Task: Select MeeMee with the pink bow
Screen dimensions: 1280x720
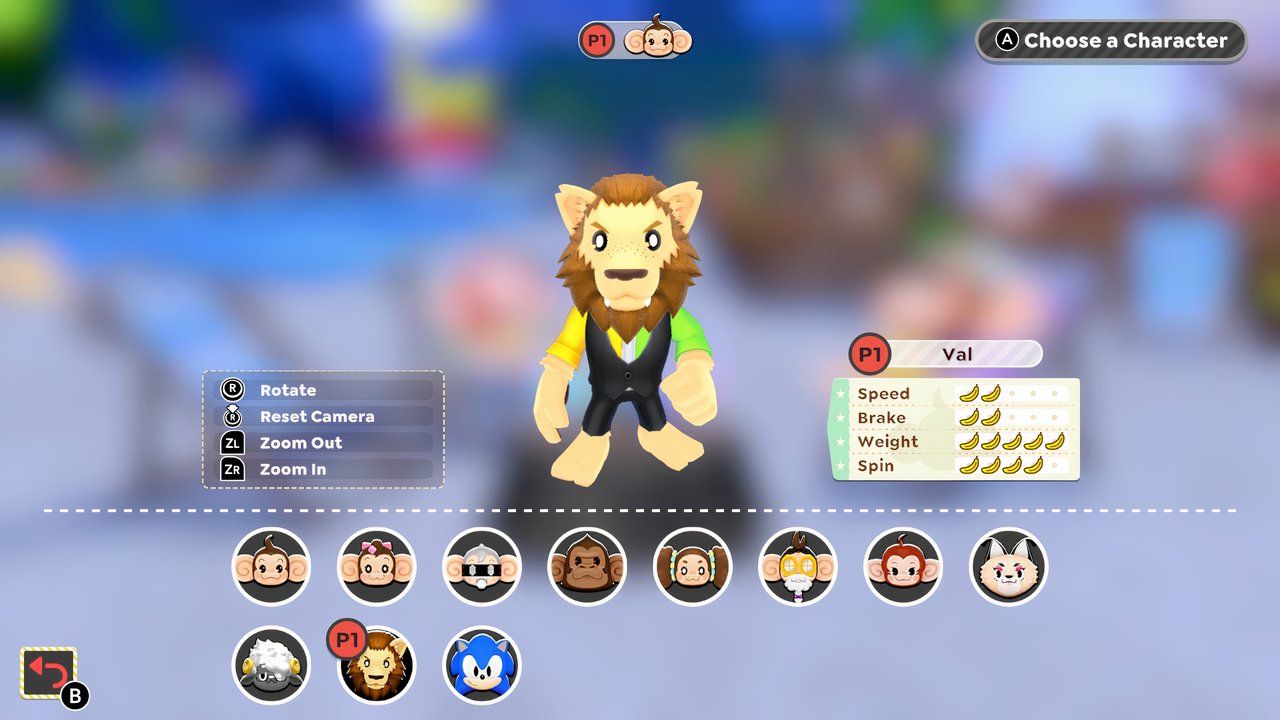Action: click(x=377, y=566)
